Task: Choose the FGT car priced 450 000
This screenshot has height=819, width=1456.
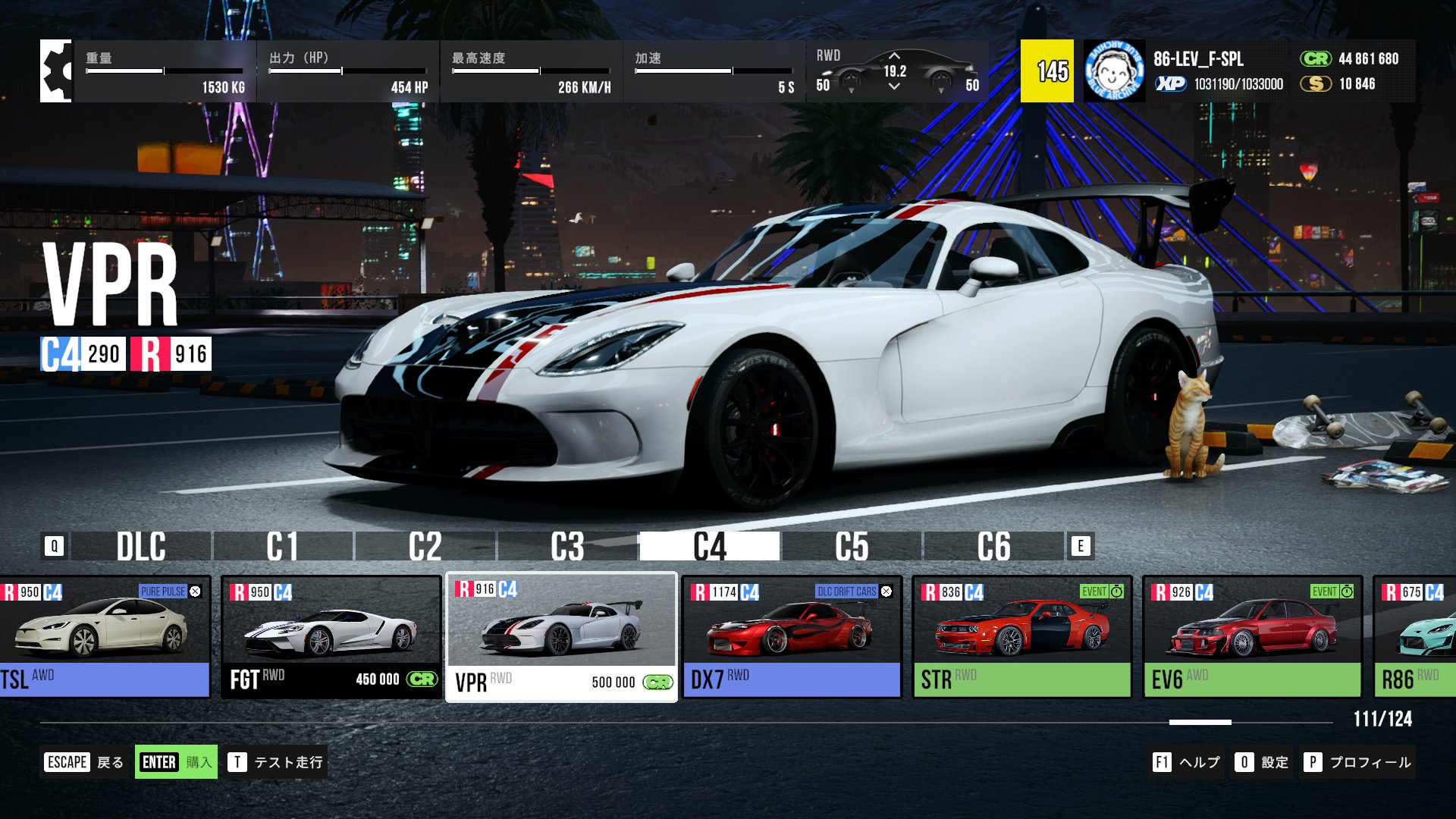Action: click(331, 637)
